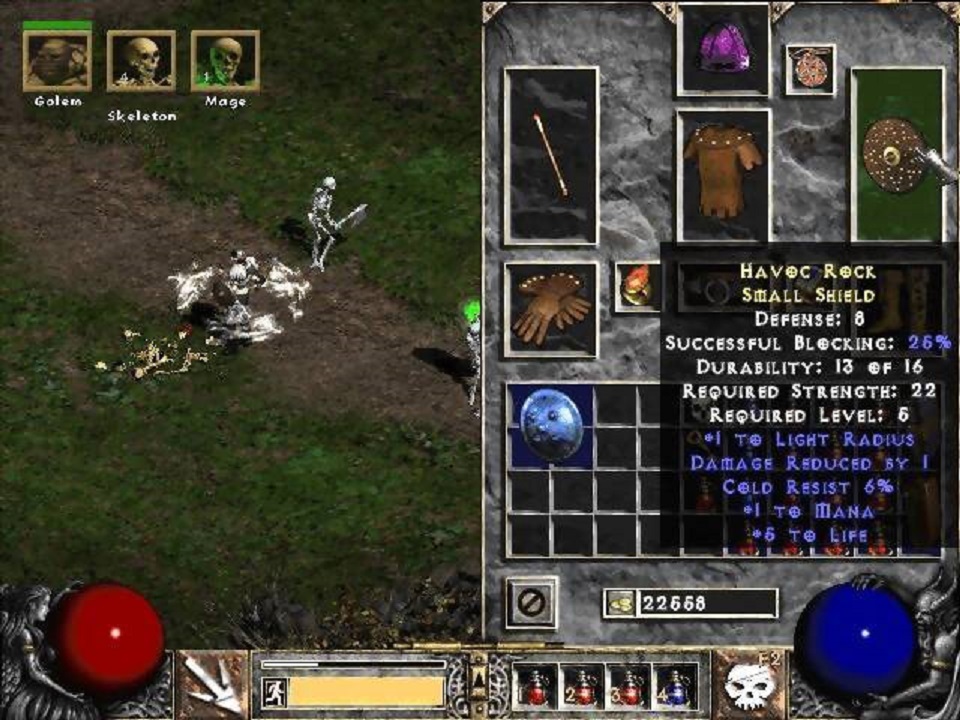Viewport: 960px width, 720px height.
Task: Close the inventory panel
Action: click(531, 602)
